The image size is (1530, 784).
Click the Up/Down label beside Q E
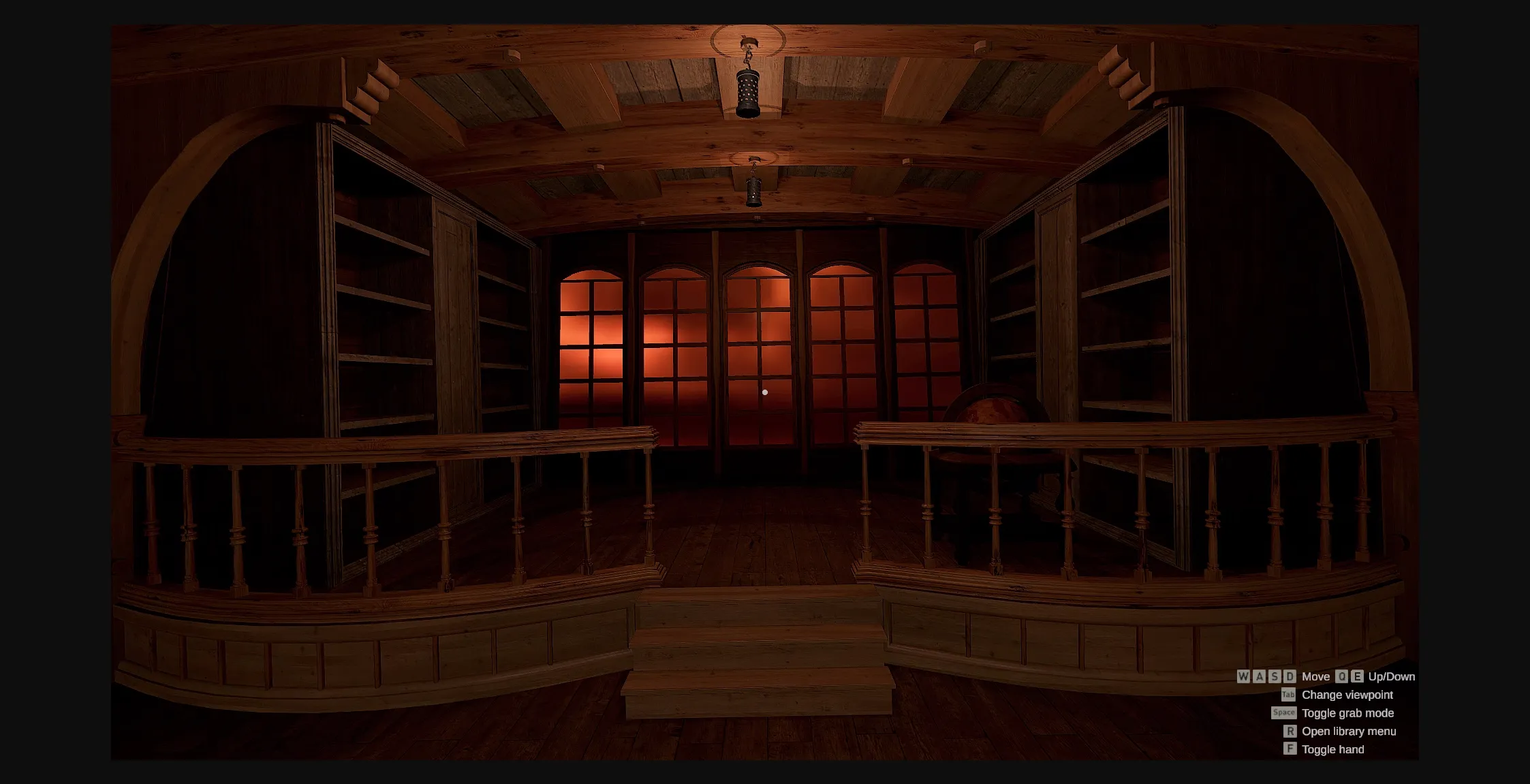click(x=1392, y=677)
